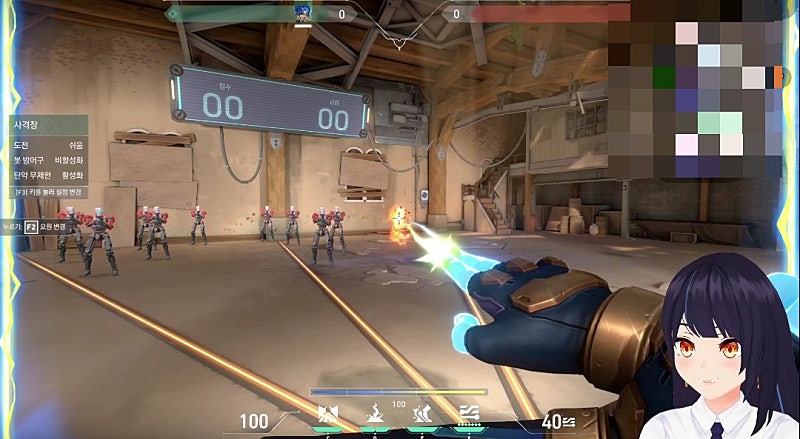Use the Relay Bolt ability icon
Viewport: 800px width, 439px height.
(x=375, y=415)
